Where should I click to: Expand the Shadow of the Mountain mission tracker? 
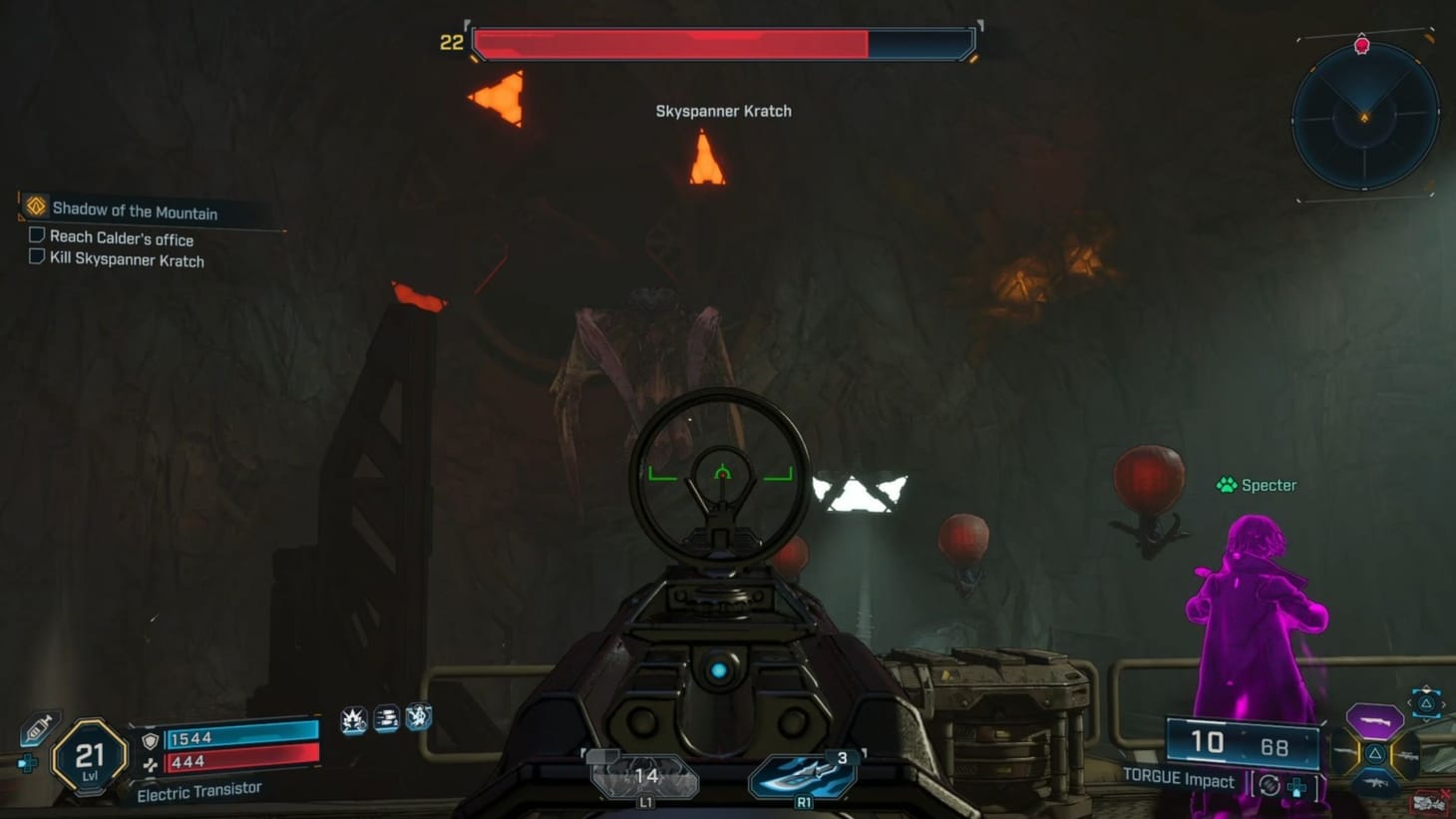click(x=135, y=210)
